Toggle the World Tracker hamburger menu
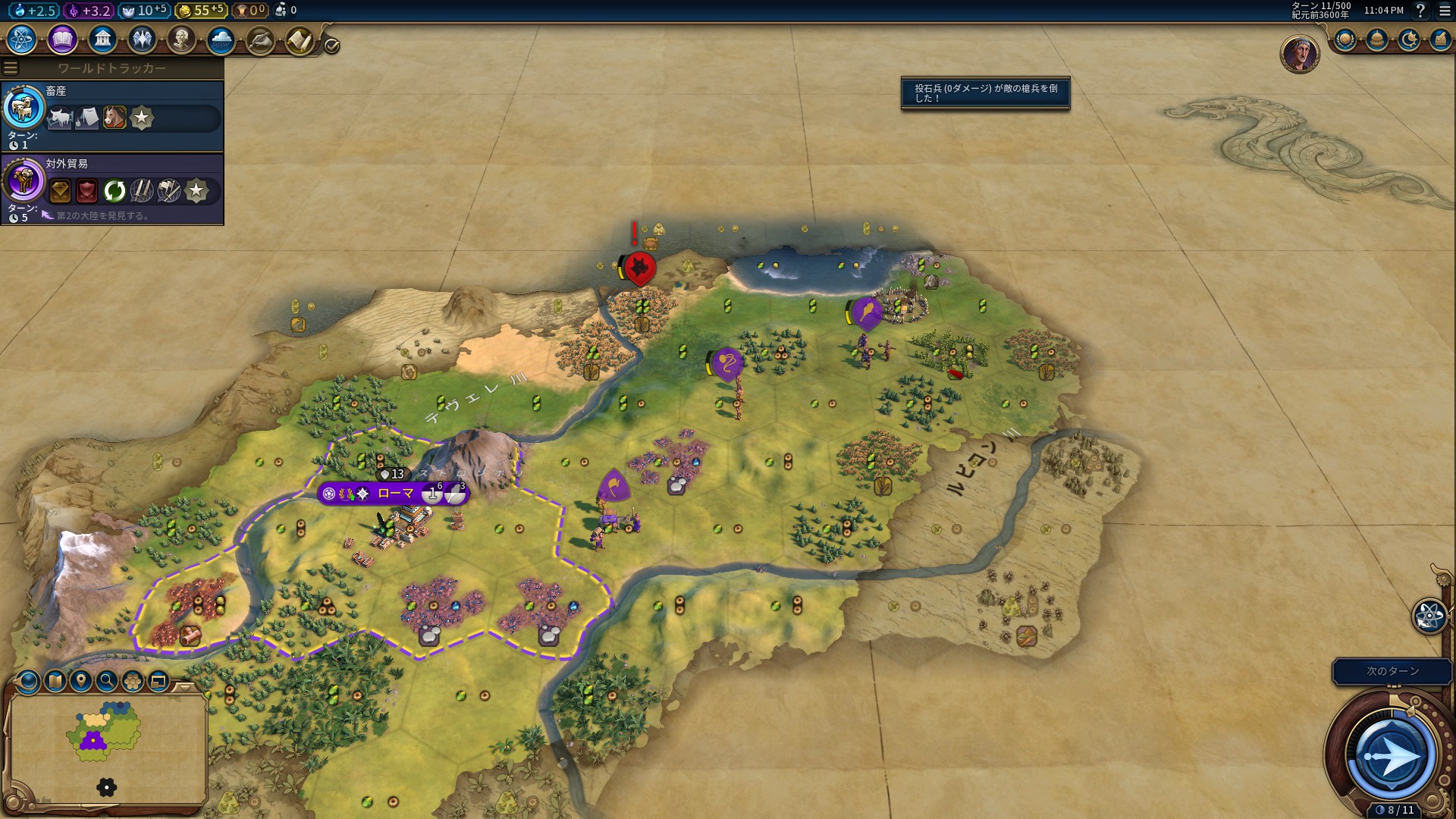 point(11,68)
